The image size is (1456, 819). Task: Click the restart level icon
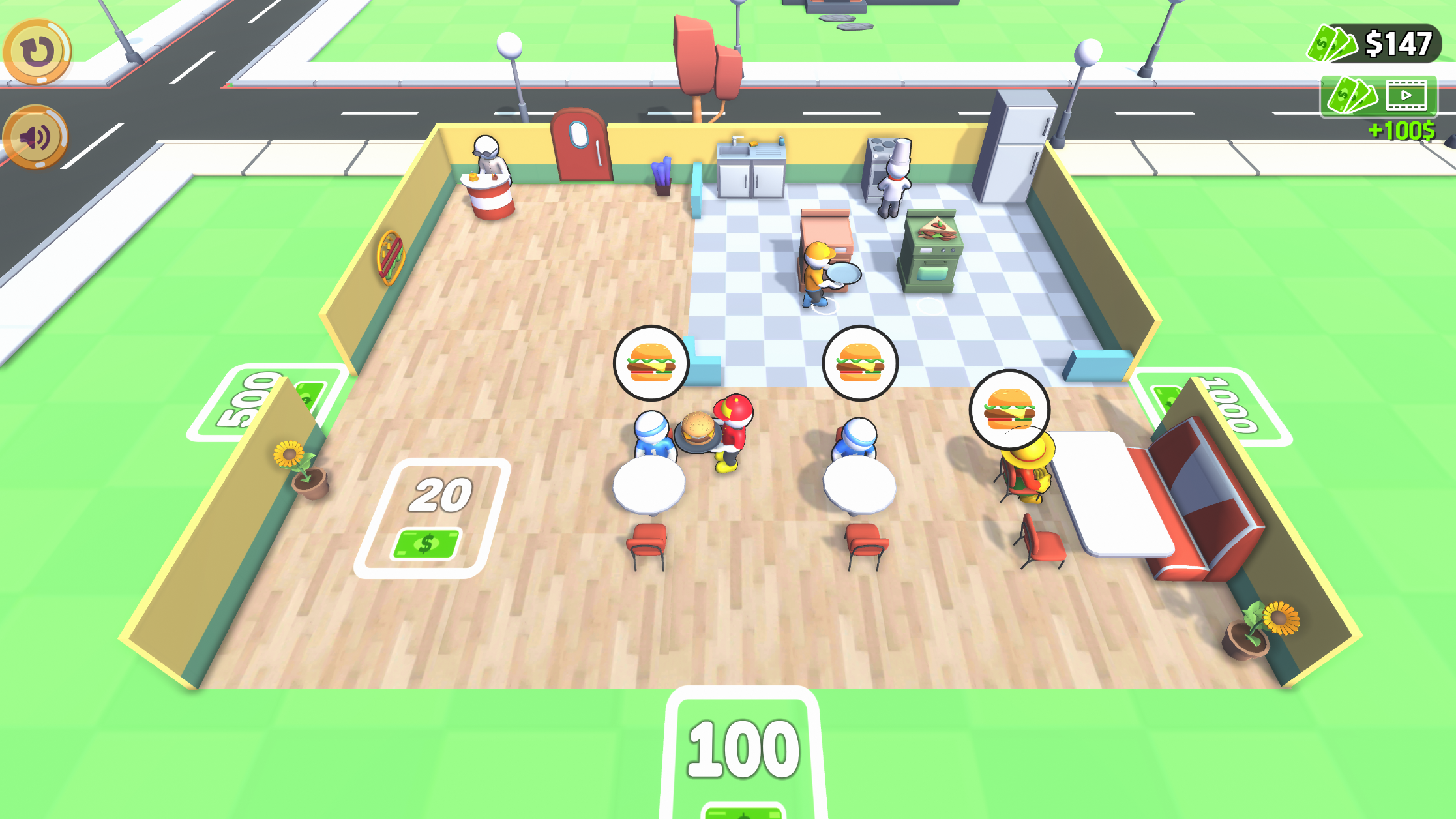click(x=37, y=52)
